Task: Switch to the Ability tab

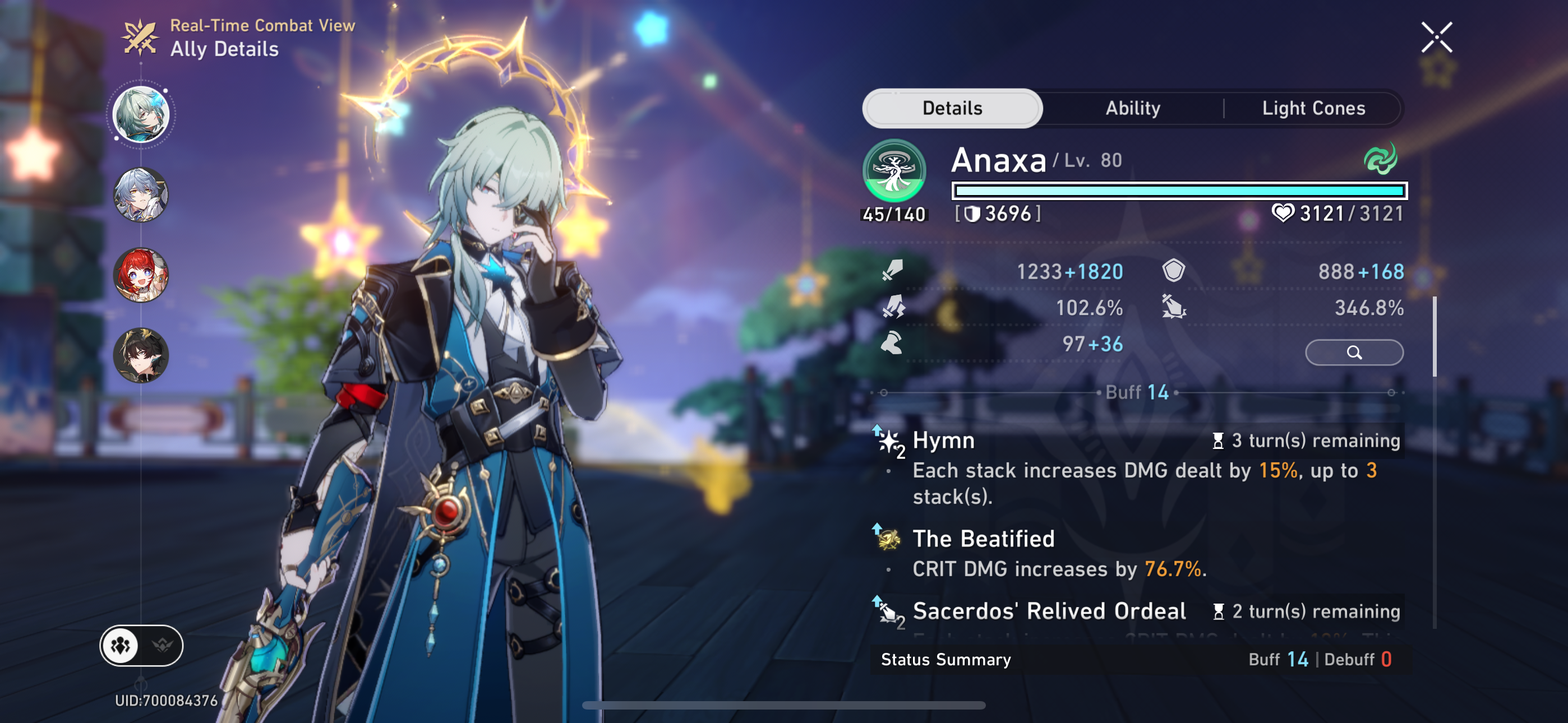Action: click(1133, 108)
